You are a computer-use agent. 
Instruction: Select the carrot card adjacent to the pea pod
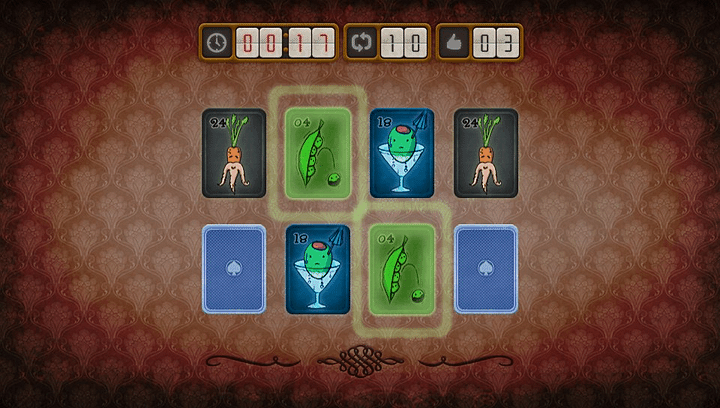click(234, 153)
